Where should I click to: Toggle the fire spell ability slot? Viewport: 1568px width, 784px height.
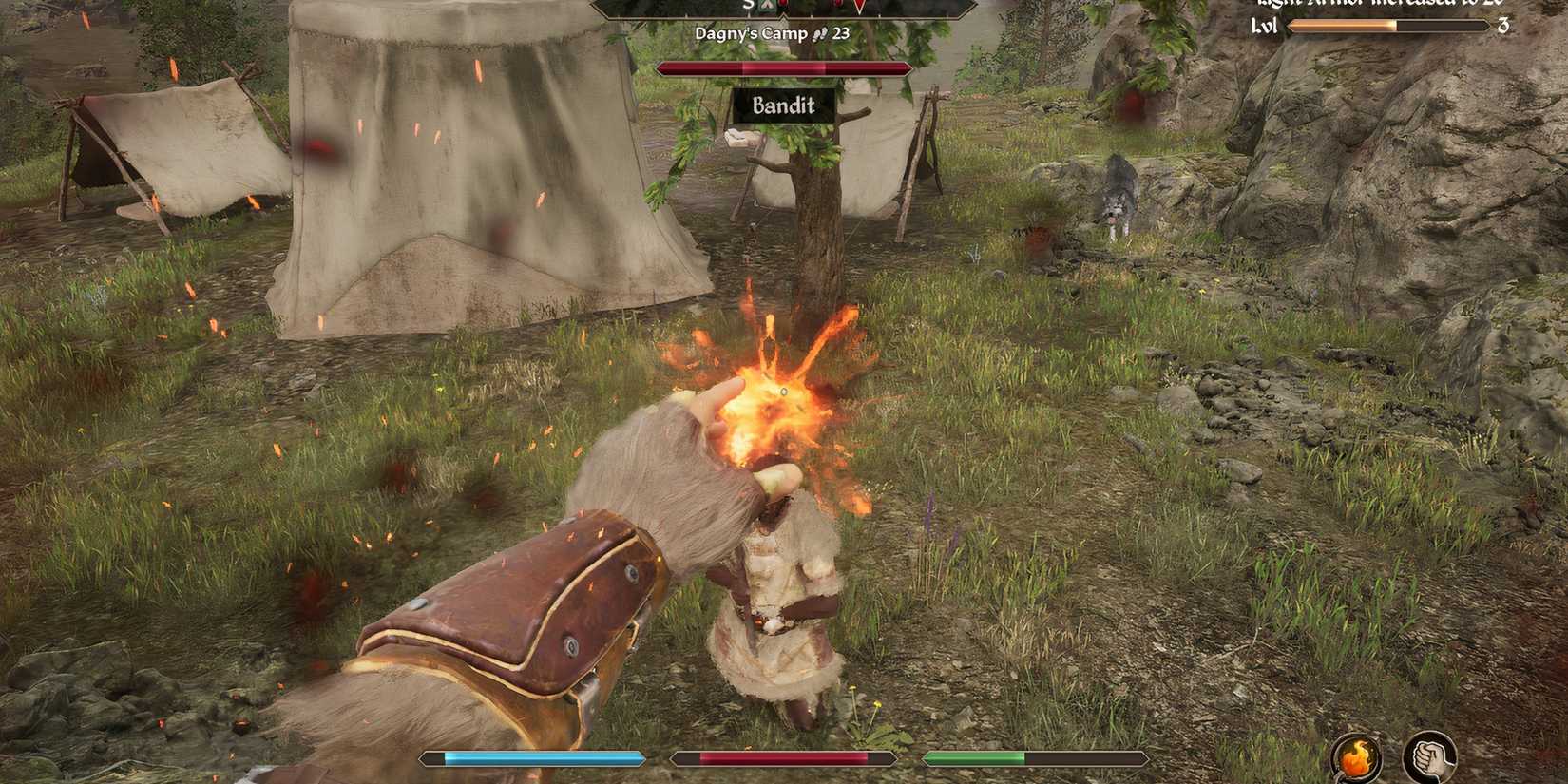pyautogui.click(x=1355, y=755)
